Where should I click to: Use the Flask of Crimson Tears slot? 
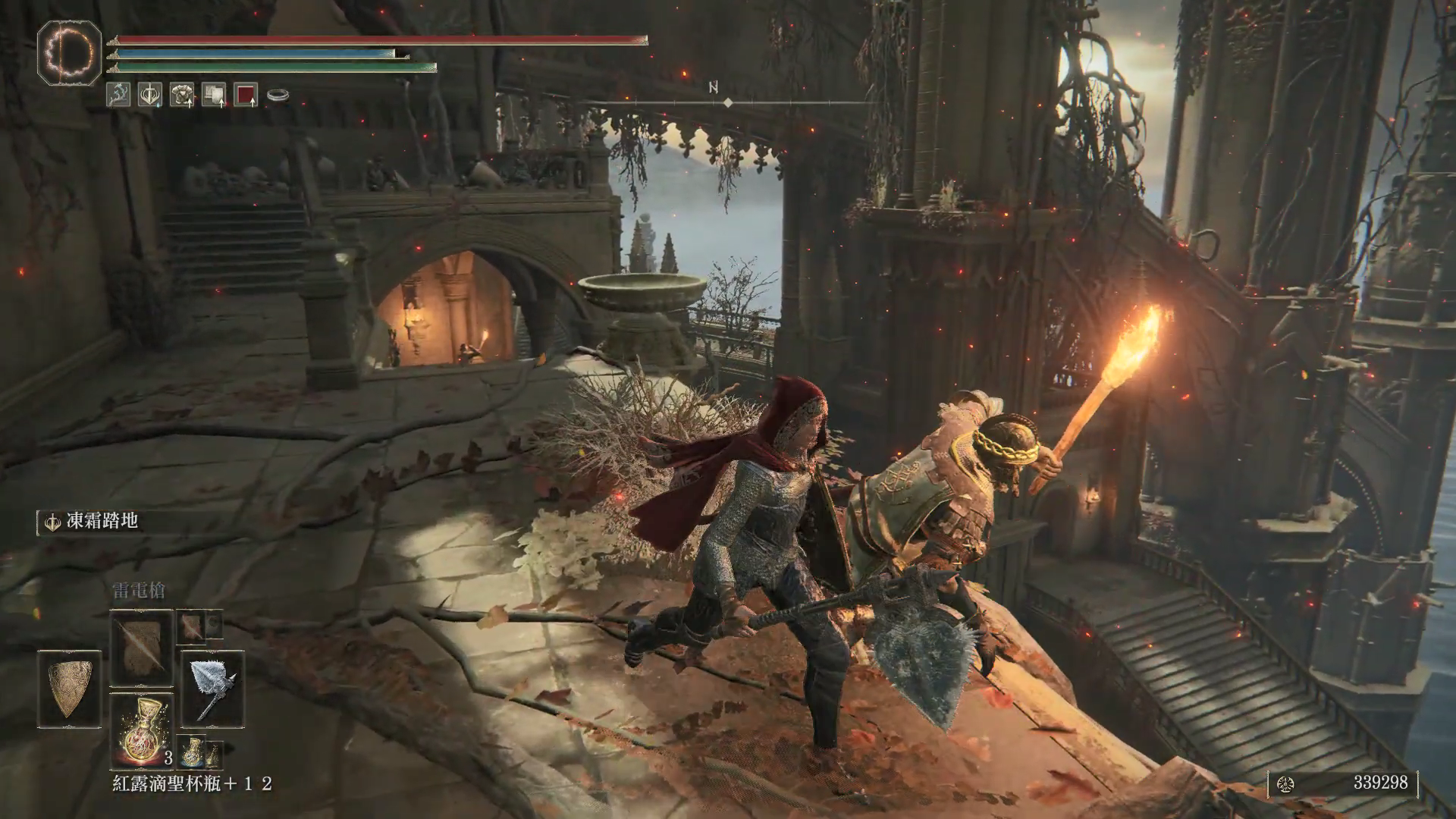click(142, 730)
